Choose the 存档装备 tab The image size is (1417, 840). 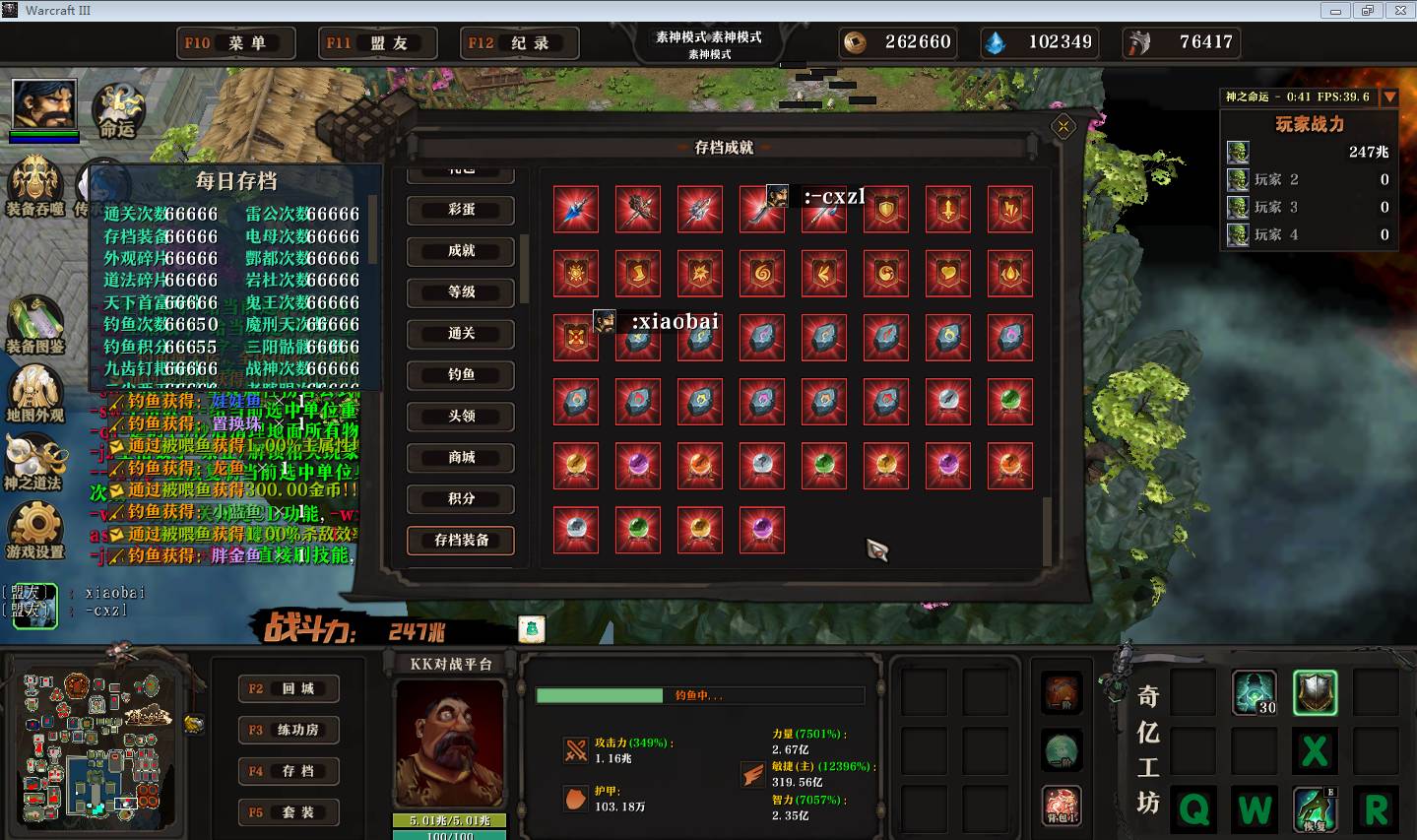coord(461,541)
